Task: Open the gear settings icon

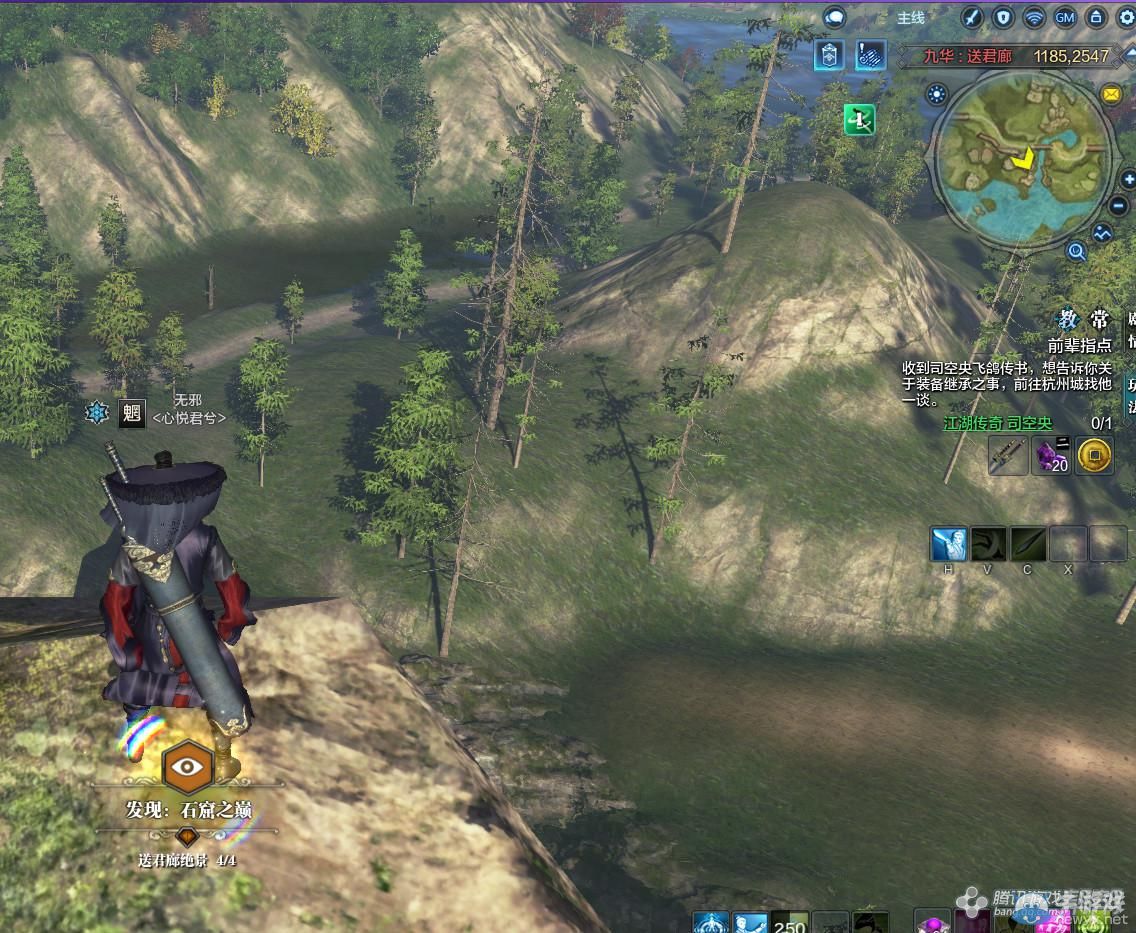Action: (x=1127, y=17)
